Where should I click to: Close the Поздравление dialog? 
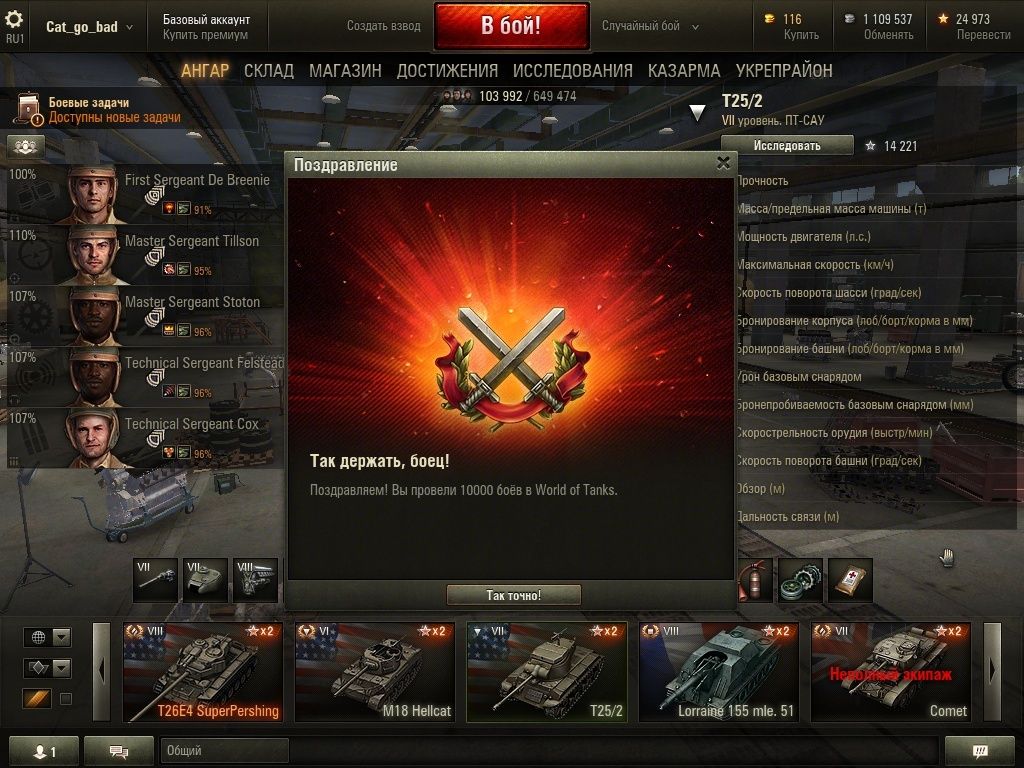(x=723, y=164)
